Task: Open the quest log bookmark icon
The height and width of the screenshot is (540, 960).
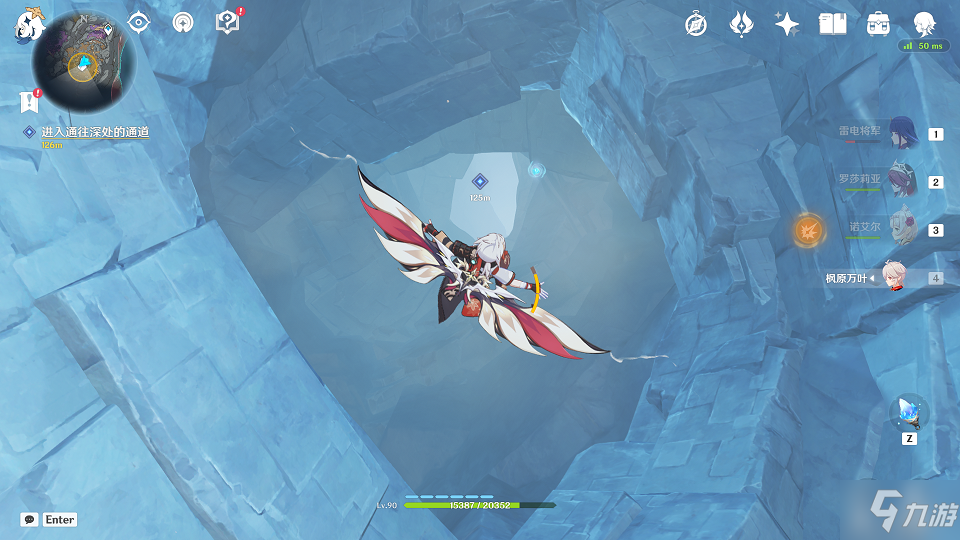Action: click(28, 100)
